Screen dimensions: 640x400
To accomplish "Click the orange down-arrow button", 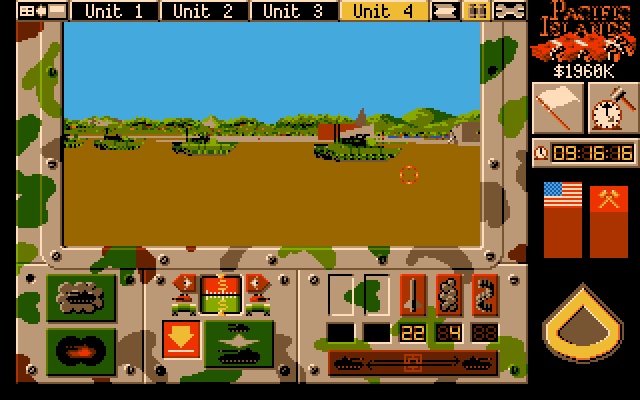I will pos(181,342).
